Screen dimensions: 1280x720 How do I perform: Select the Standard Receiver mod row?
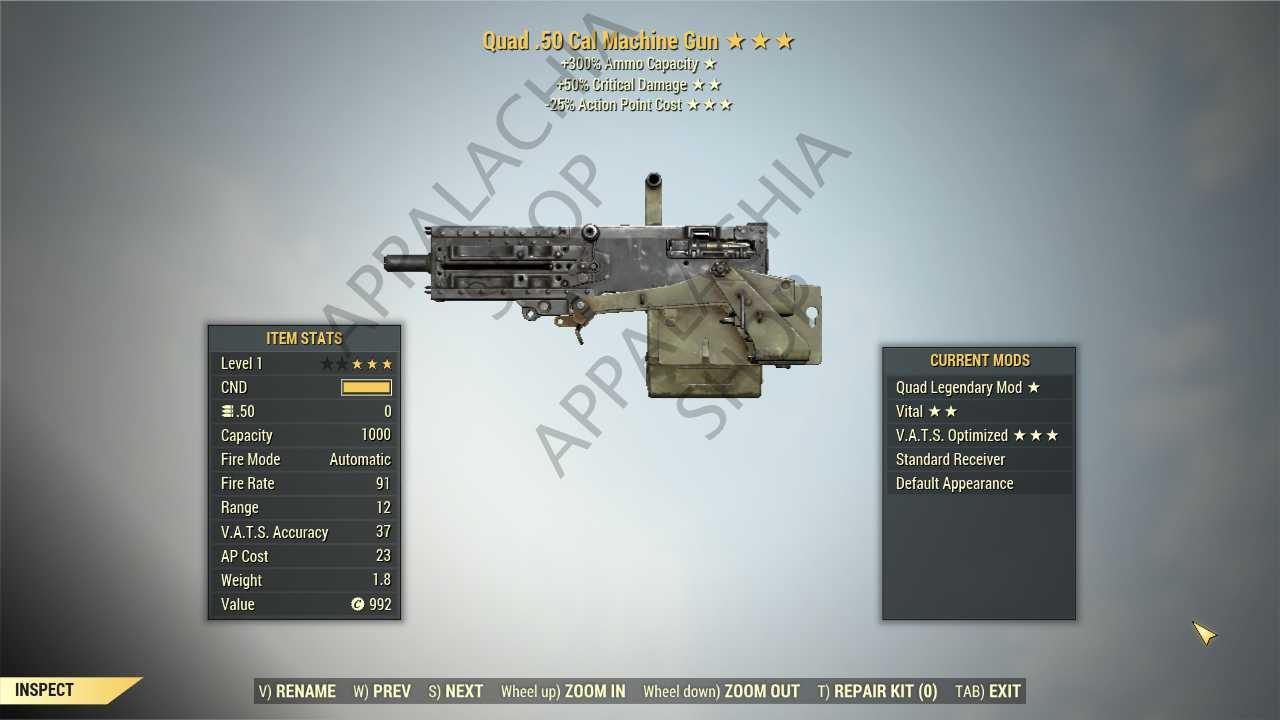(x=978, y=459)
